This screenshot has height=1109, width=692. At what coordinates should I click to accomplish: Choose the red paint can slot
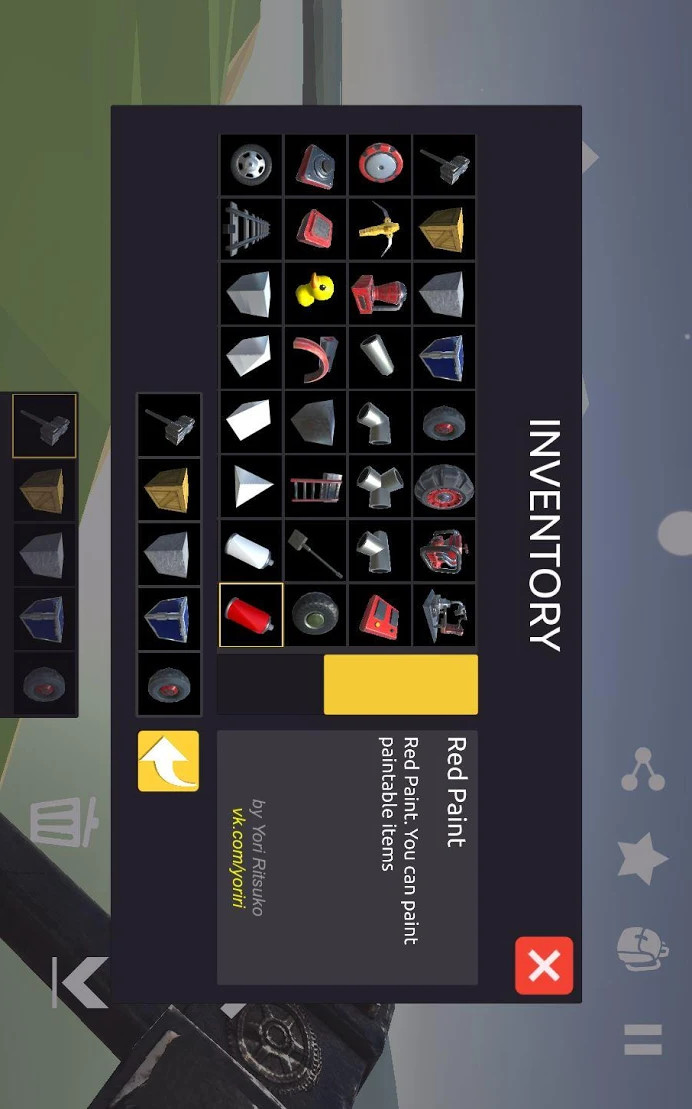coord(251,614)
